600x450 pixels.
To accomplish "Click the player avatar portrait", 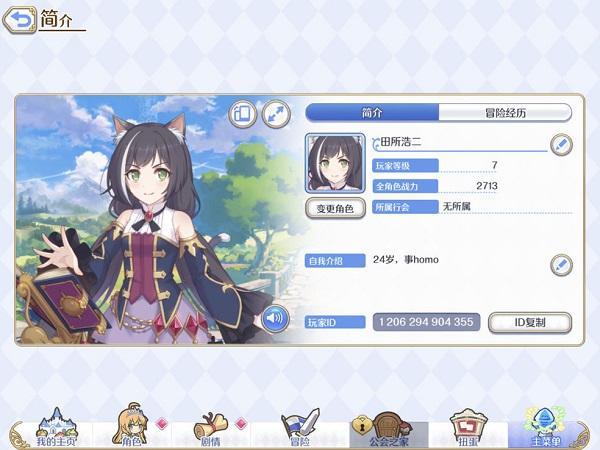I will [x=334, y=164].
